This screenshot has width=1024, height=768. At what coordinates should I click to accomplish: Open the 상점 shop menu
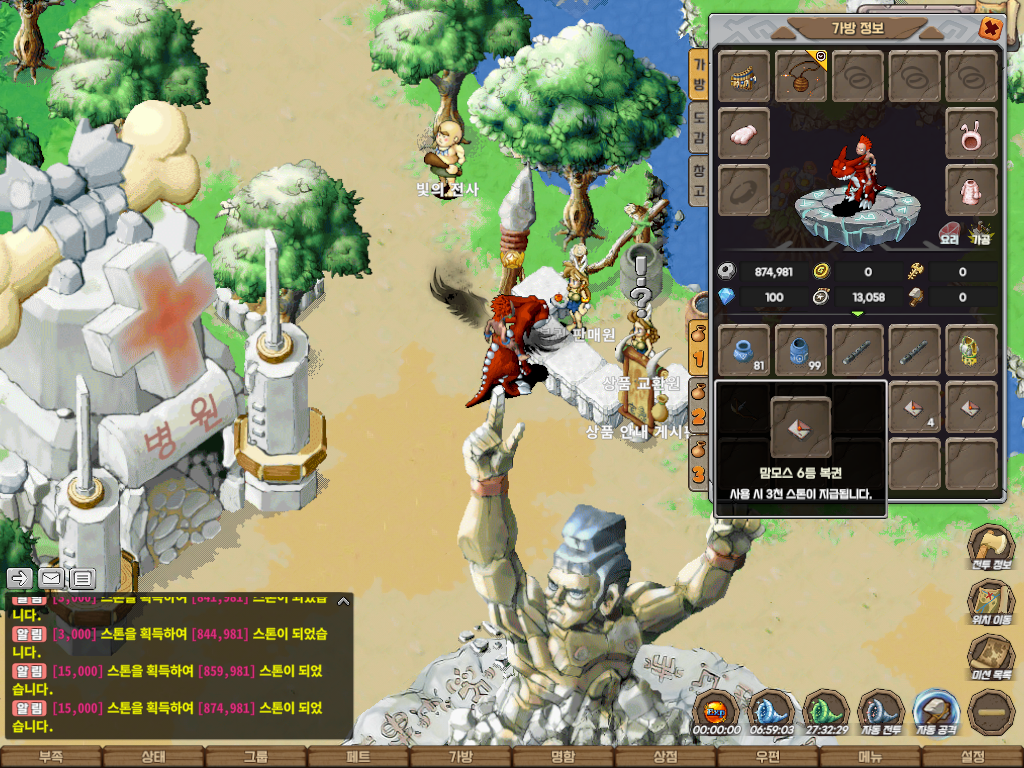pos(665,757)
